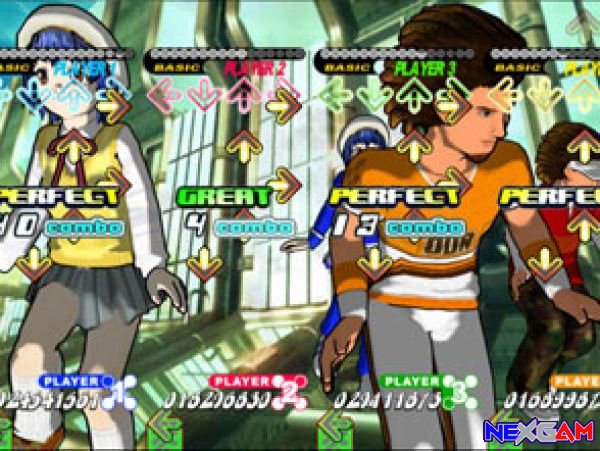This screenshot has width=600, height=451.
Task: Click the orange Player 4 badge
Action: (x=576, y=381)
